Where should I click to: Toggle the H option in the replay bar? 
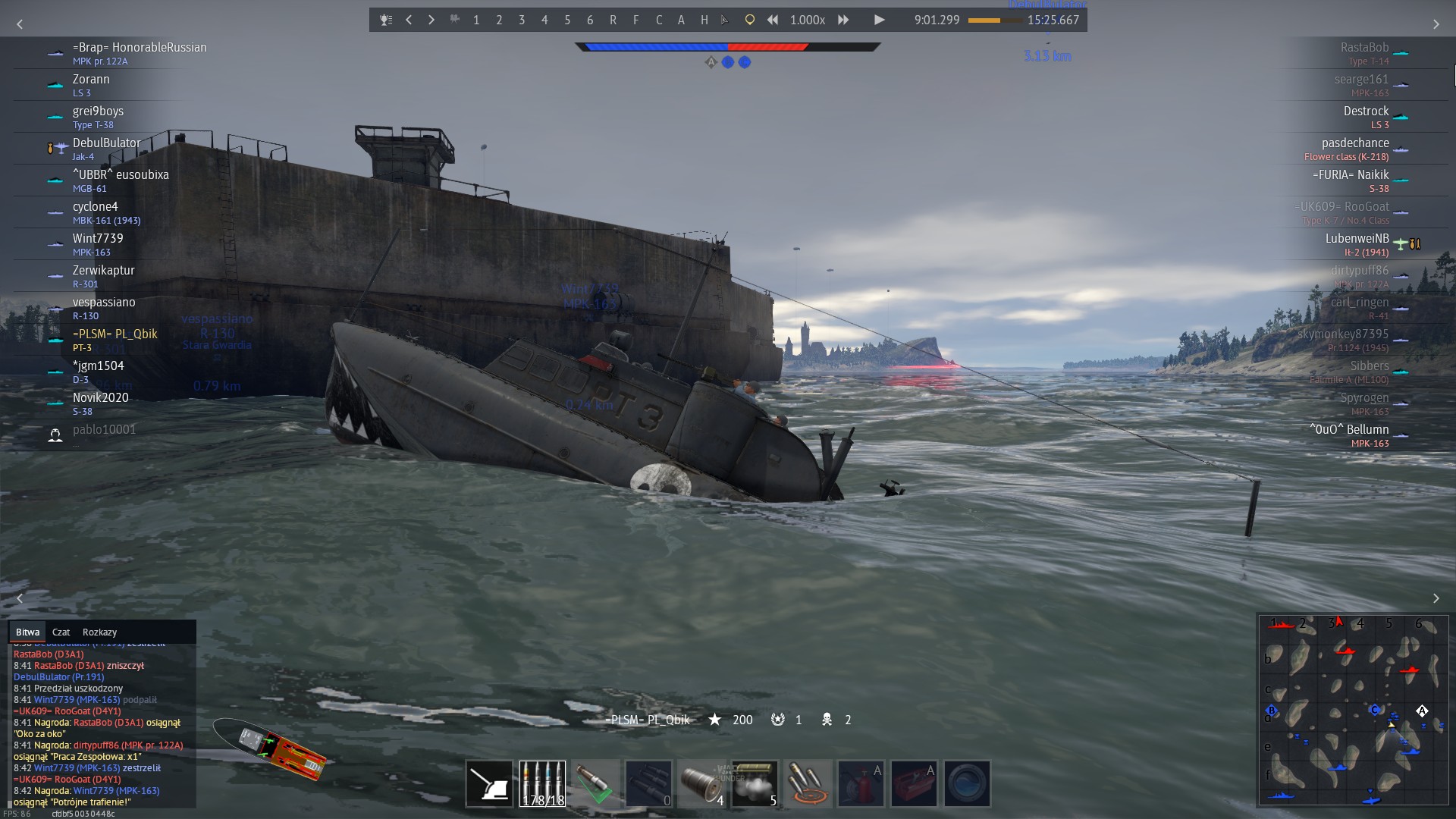704,20
